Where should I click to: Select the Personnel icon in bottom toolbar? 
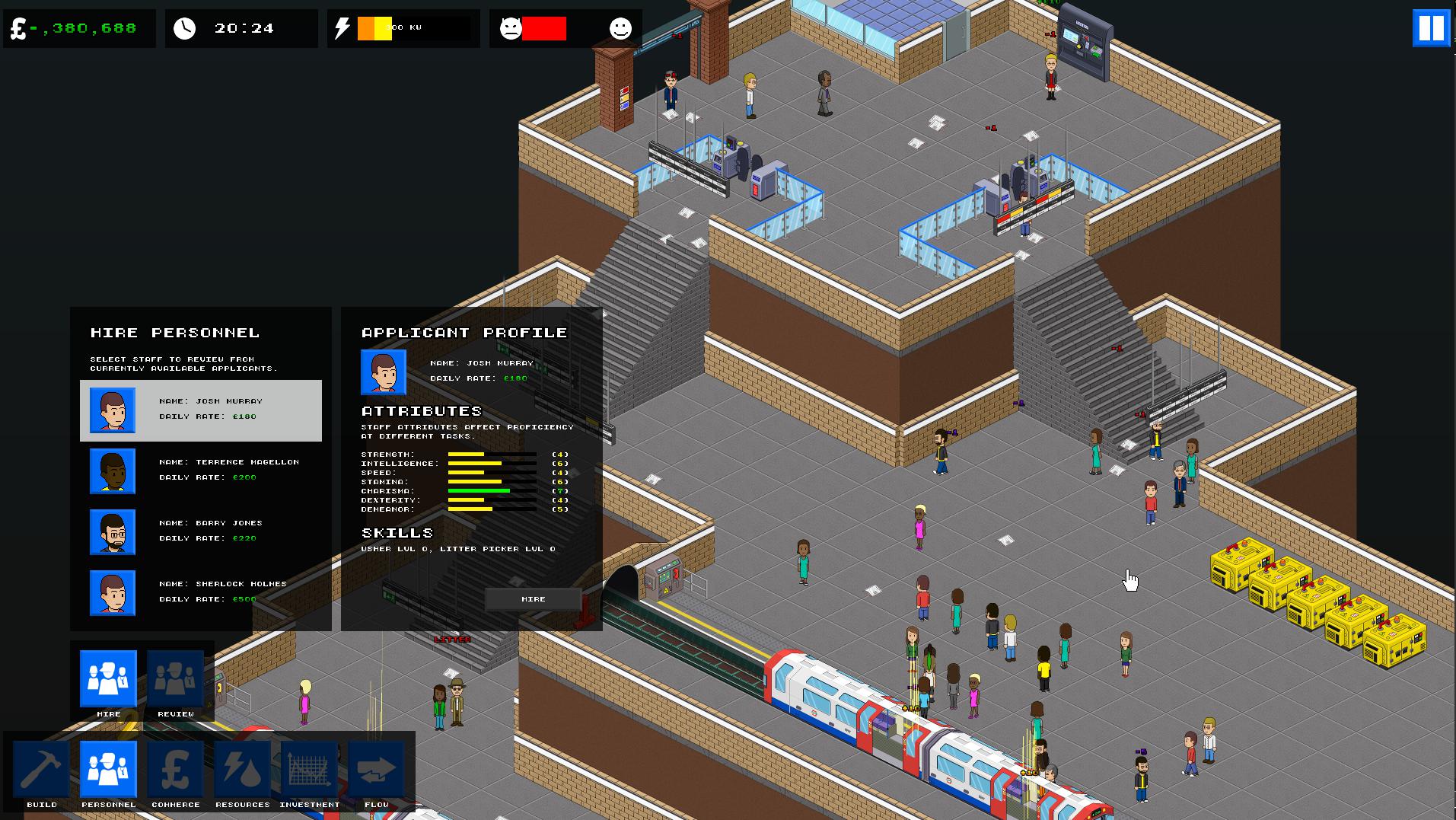click(108, 771)
